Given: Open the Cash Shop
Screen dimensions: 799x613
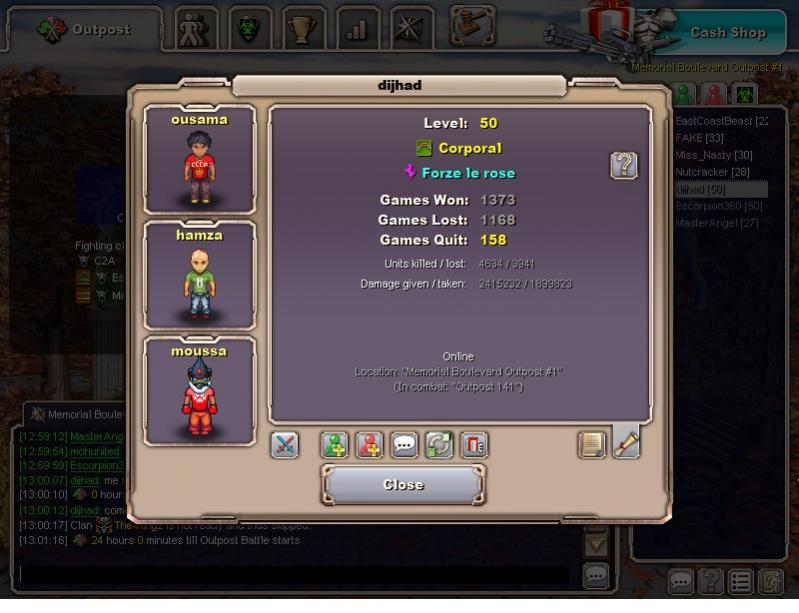Looking at the screenshot, I should pyautogui.click(x=727, y=32).
